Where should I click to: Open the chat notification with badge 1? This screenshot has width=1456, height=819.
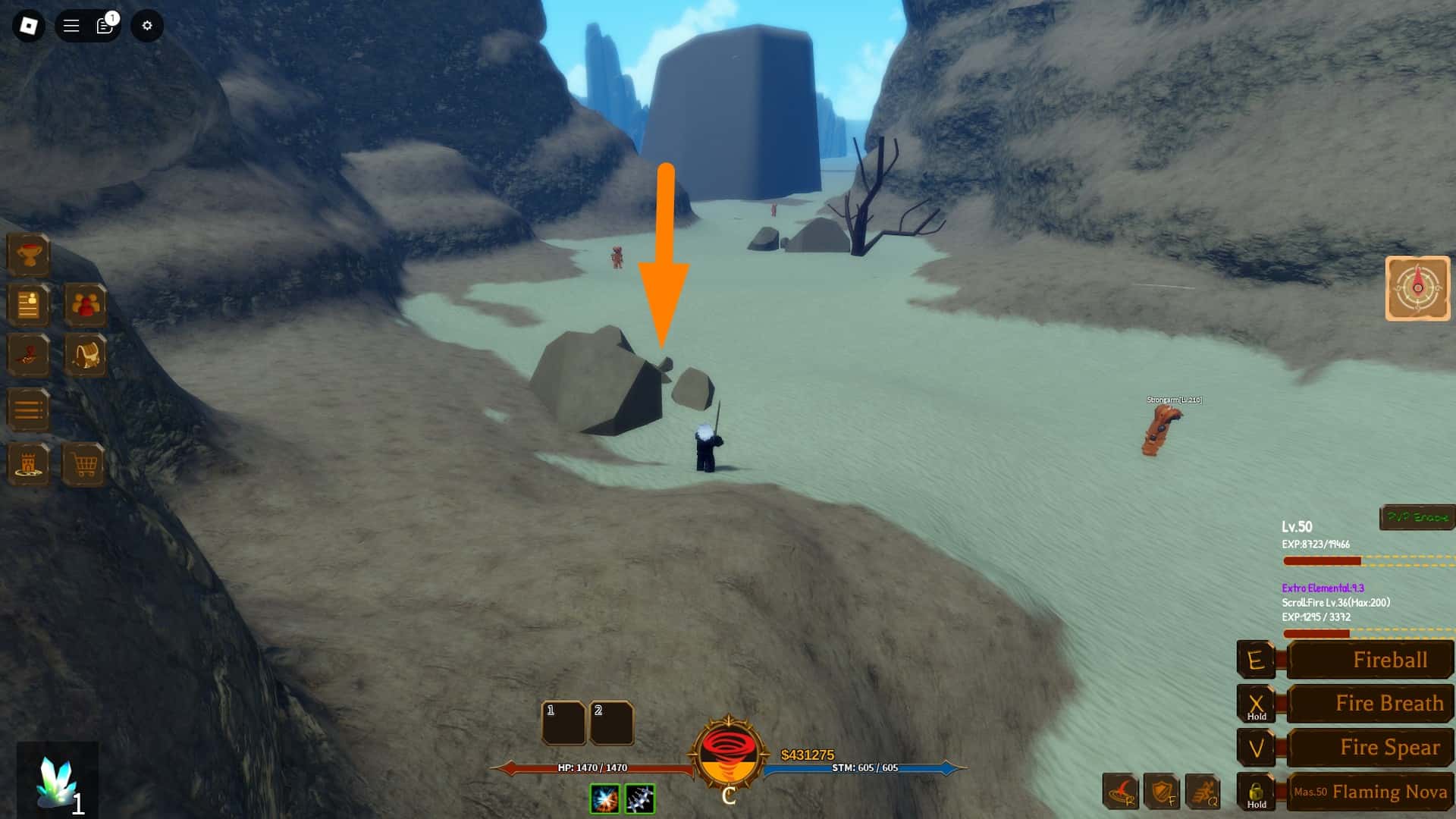(104, 25)
